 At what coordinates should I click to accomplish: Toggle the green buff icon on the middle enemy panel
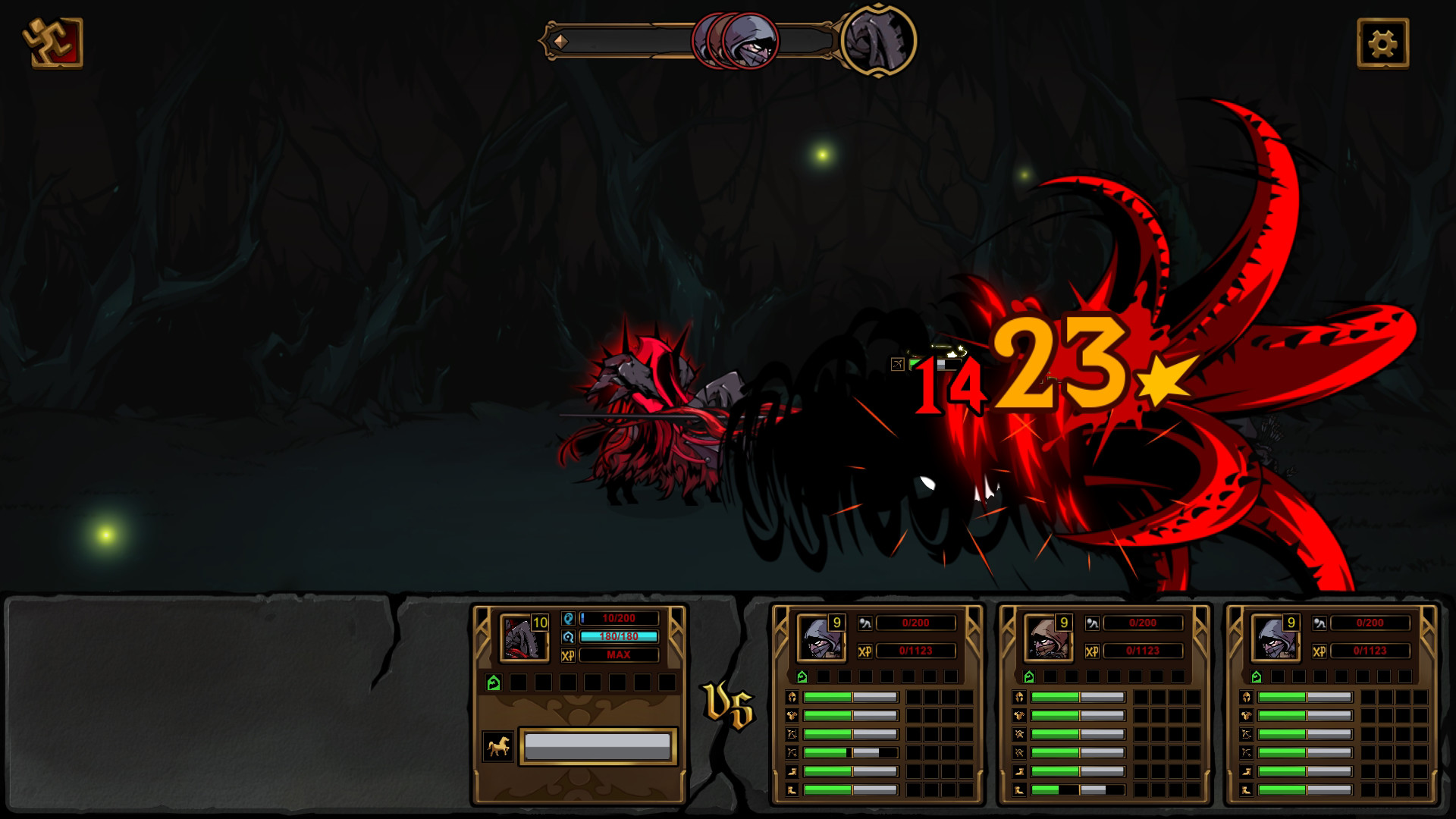tap(1030, 676)
